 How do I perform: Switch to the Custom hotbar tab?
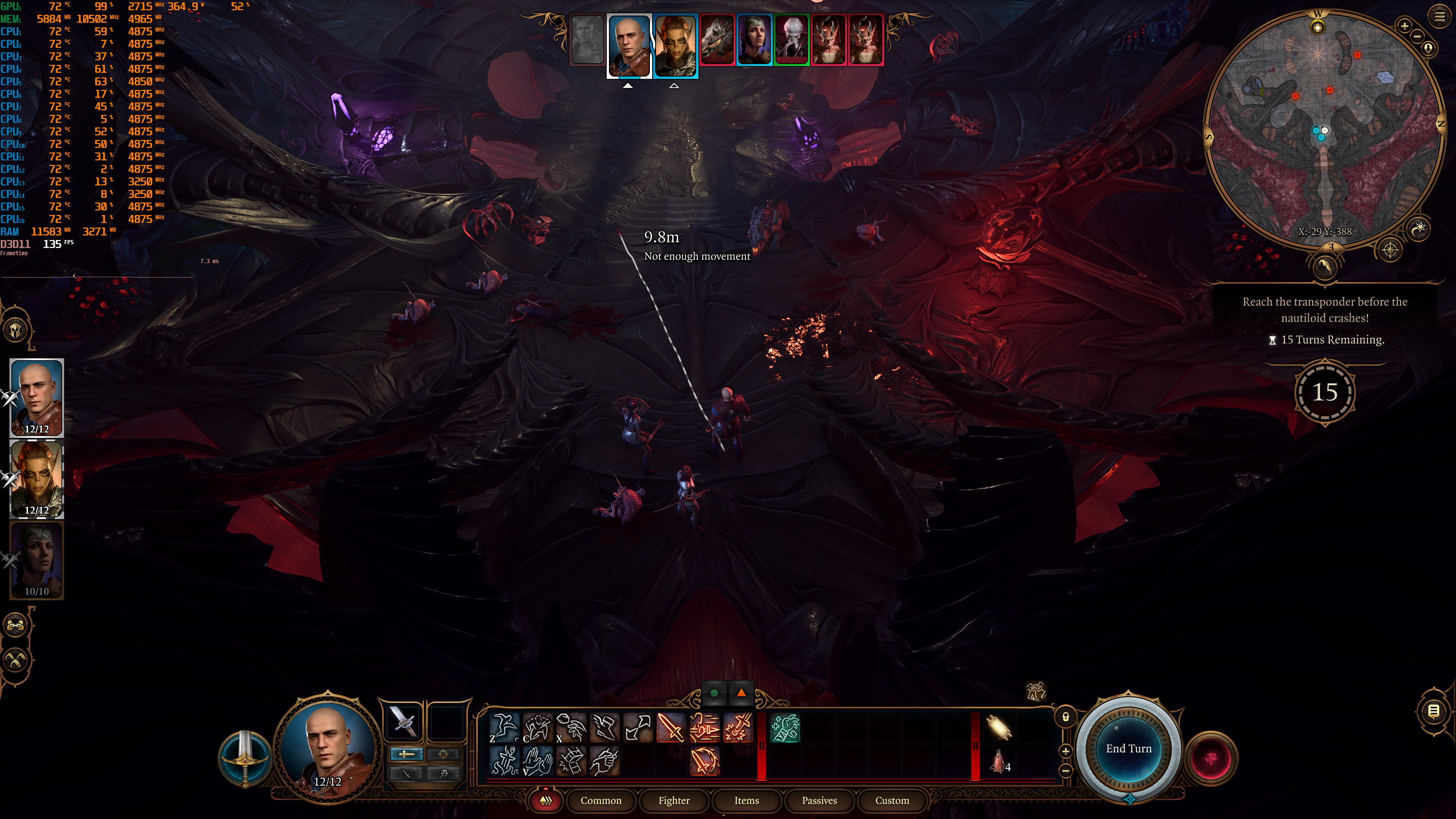(892, 800)
